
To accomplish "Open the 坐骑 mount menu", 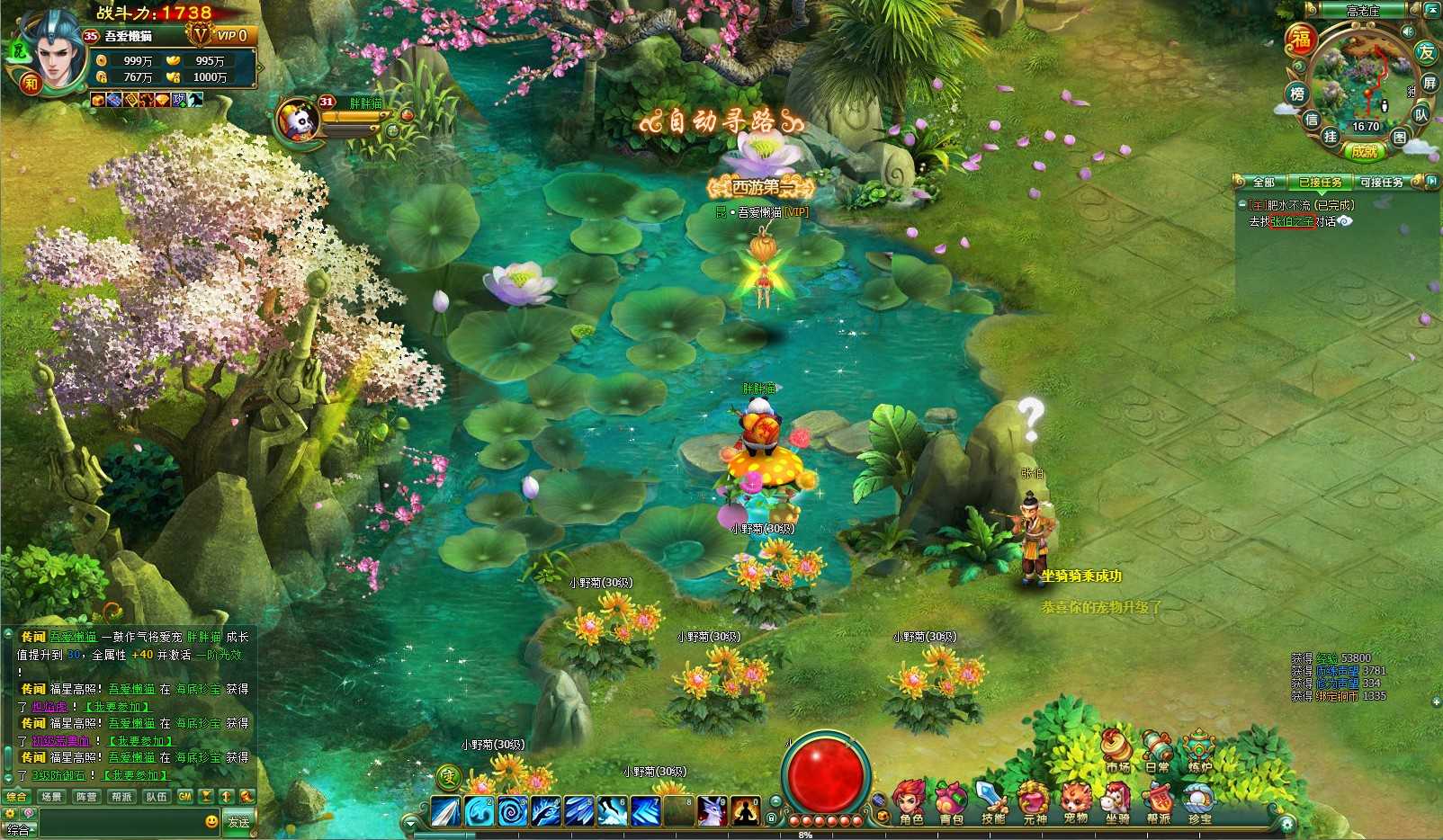I will [1116, 802].
